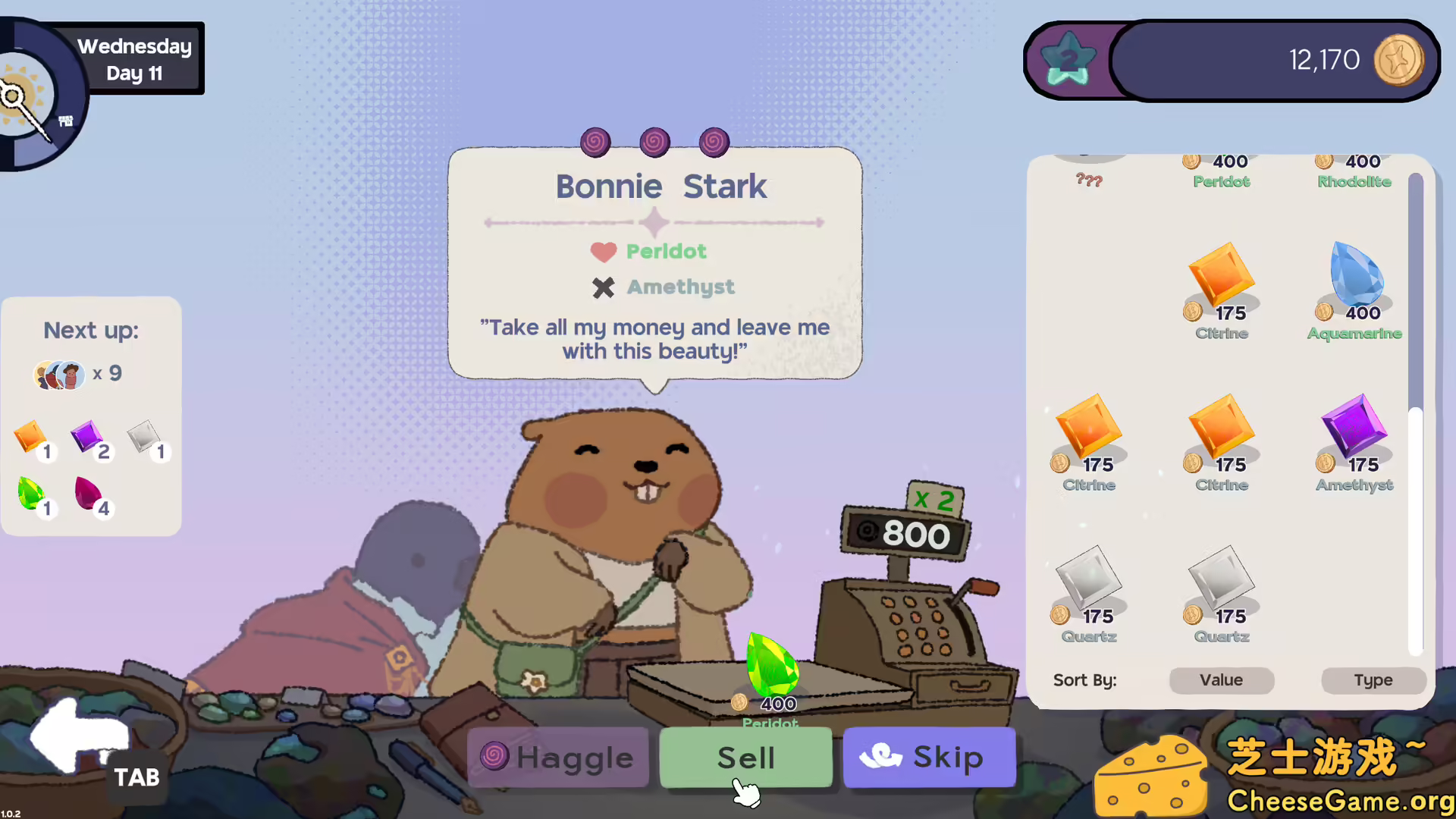
Task: Click the heart icon beside Peridot
Action: [603, 252]
